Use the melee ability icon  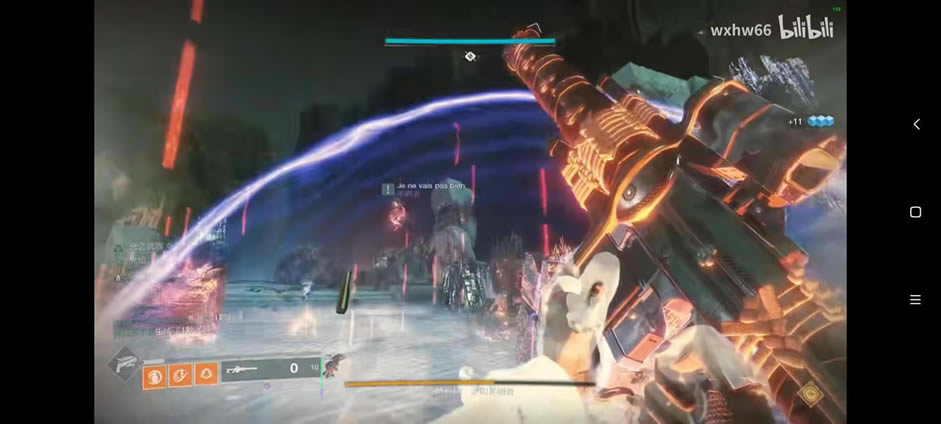pyautogui.click(x=181, y=376)
